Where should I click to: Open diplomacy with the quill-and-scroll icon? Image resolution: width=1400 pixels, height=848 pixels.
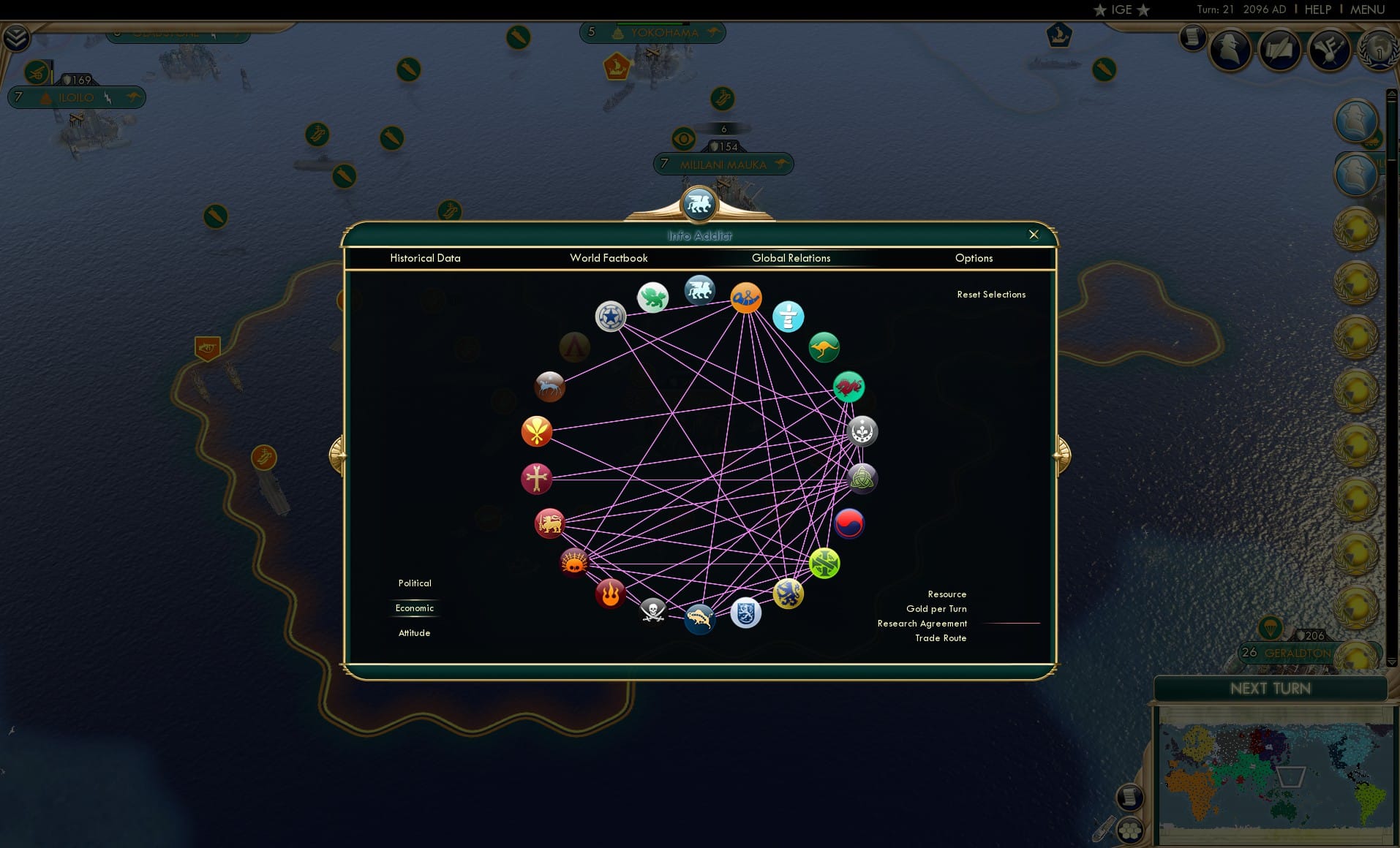[1279, 50]
